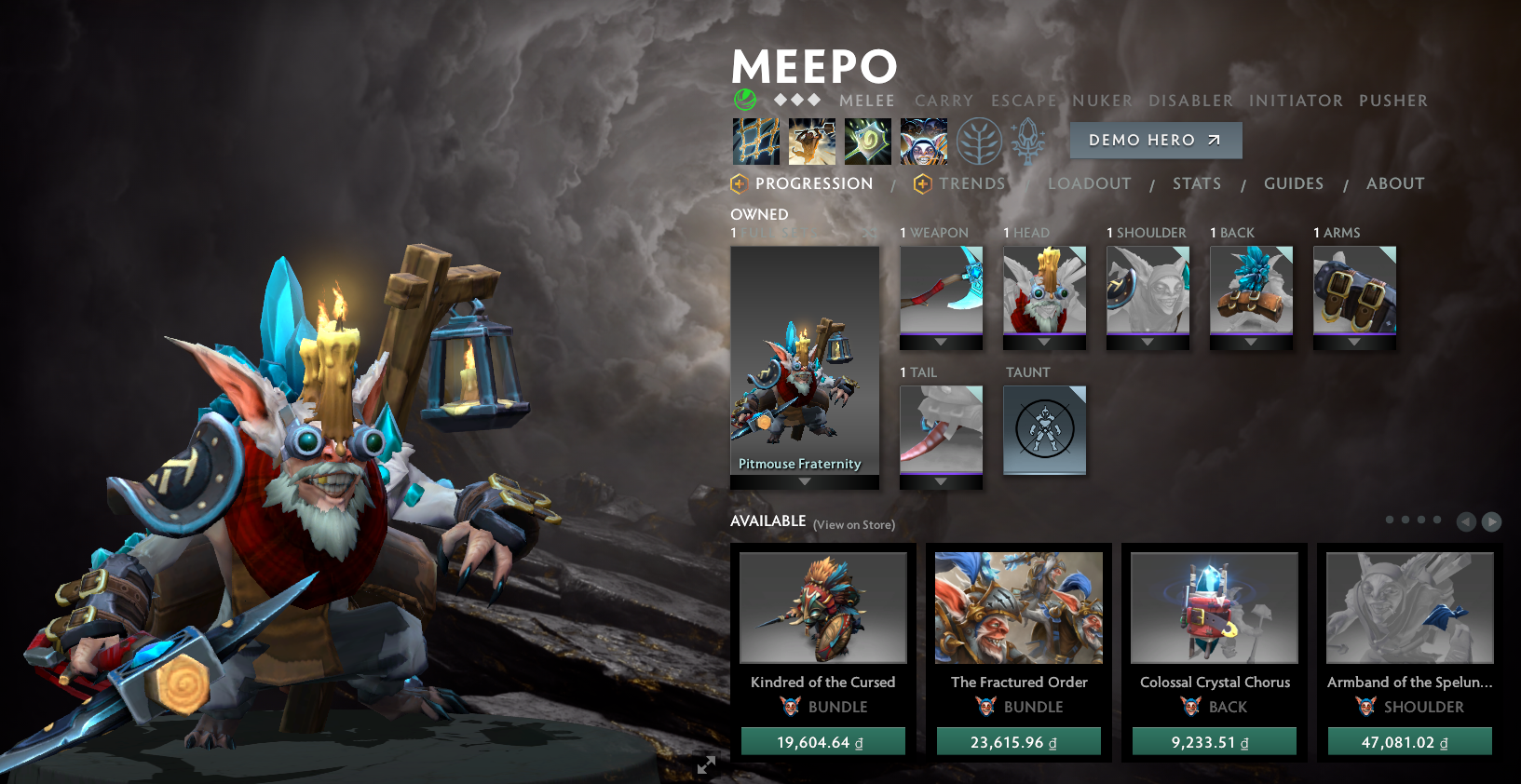Select the Earthbind ability icon
This screenshot has width=1521, height=784.
coord(754,141)
